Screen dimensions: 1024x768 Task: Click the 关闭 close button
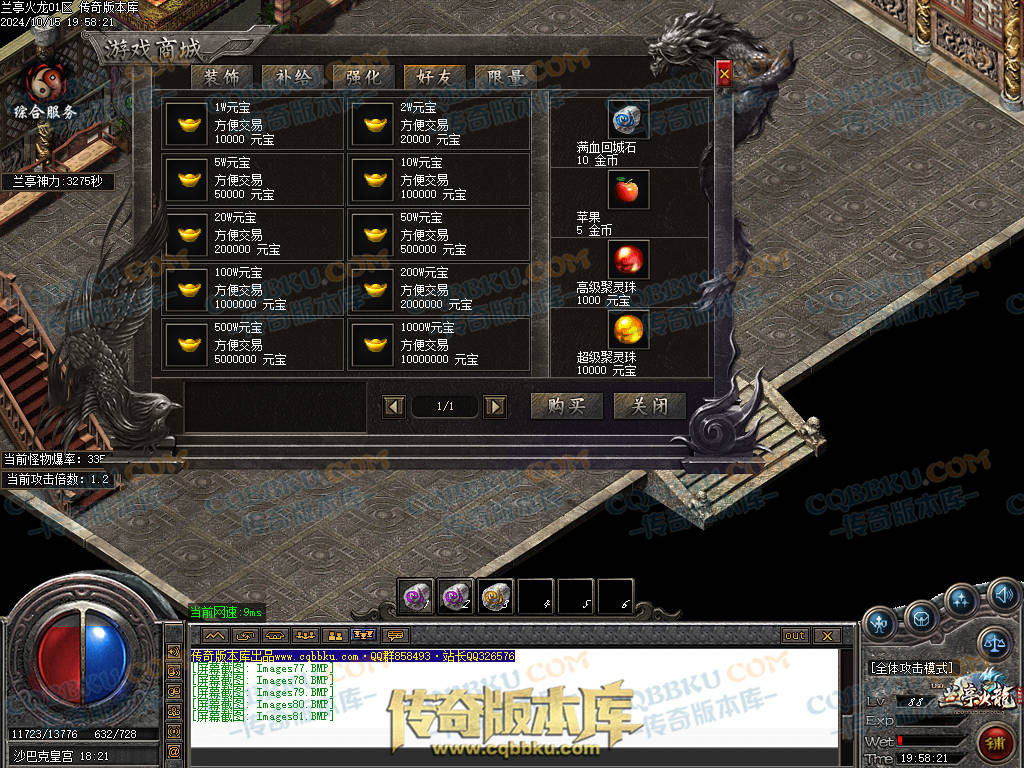point(649,406)
